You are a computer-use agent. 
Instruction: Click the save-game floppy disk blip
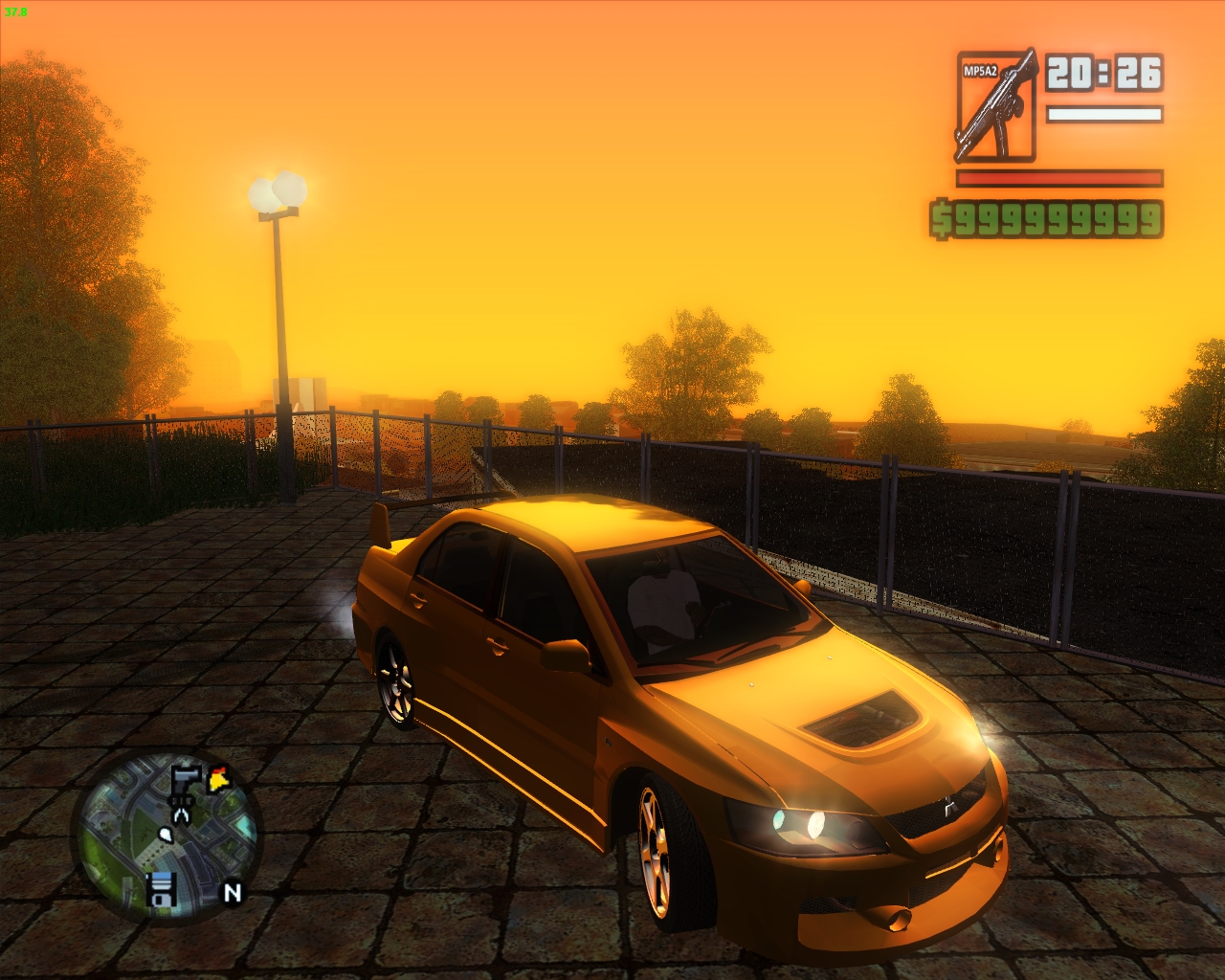coord(161,890)
